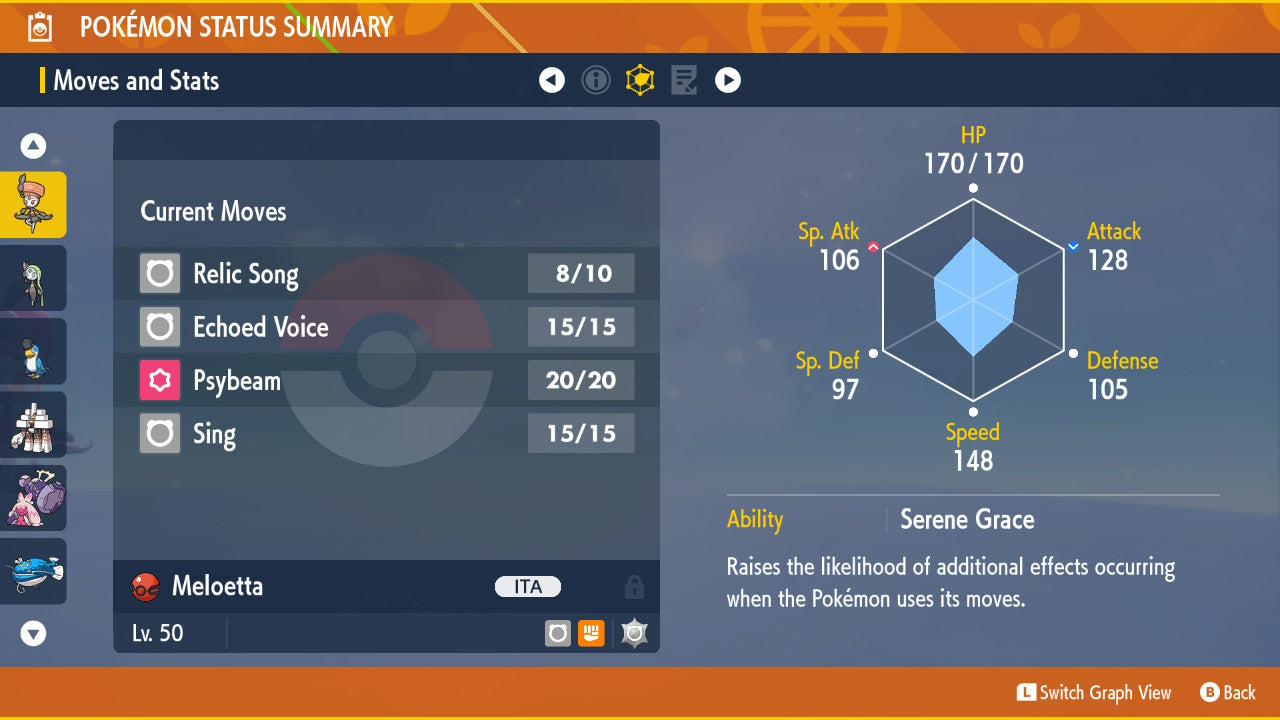Choose the Tinkaton party slot
The width and height of the screenshot is (1280, 720).
34,498
